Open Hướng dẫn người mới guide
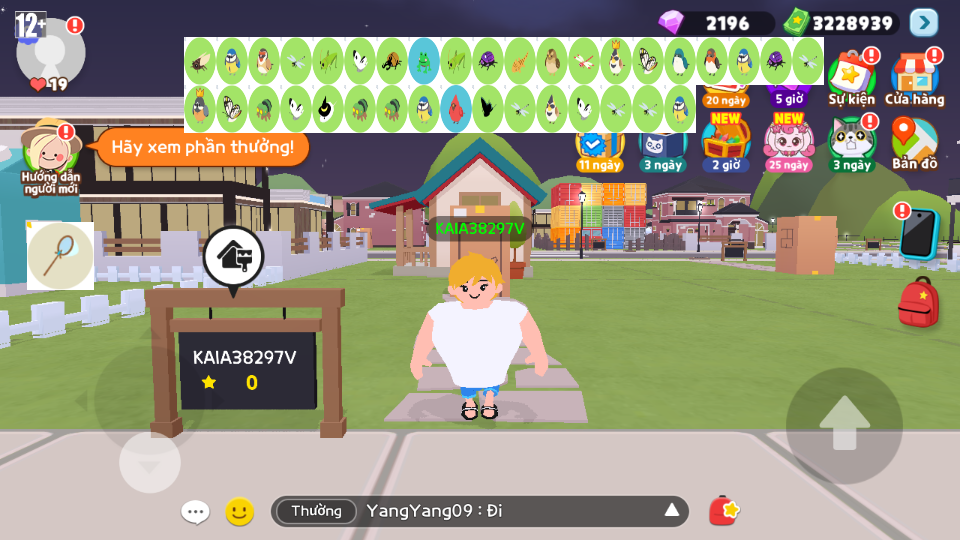Image resolution: width=960 pixels, height=540 pixels. 49,151
